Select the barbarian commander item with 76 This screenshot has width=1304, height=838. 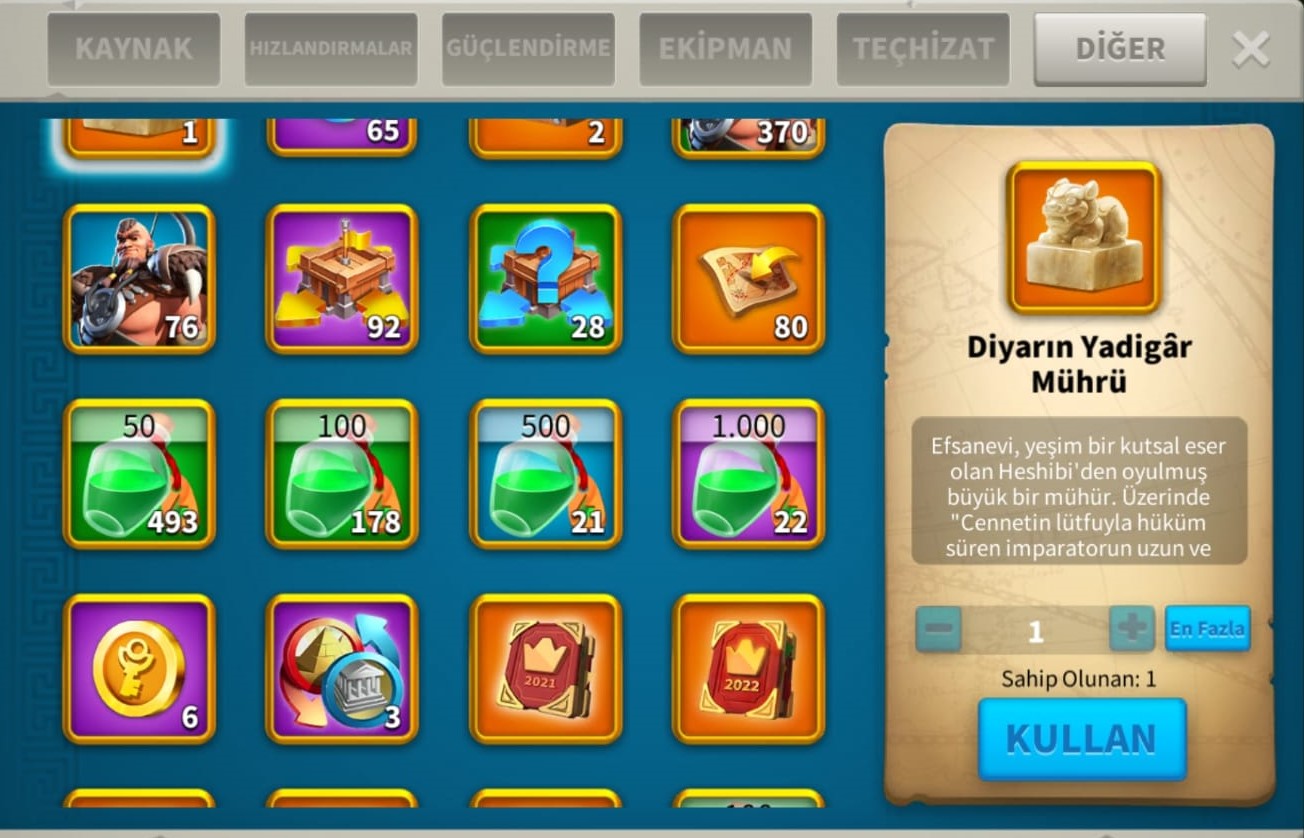(x=139, y=279)
